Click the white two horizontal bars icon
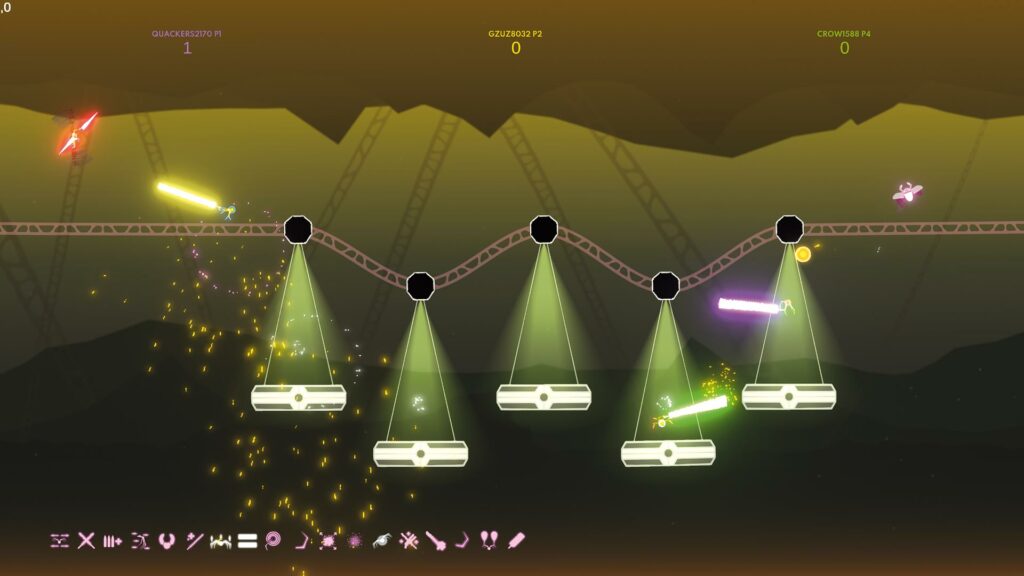The height and width of the screenshot is (576, 1024). 247,541
